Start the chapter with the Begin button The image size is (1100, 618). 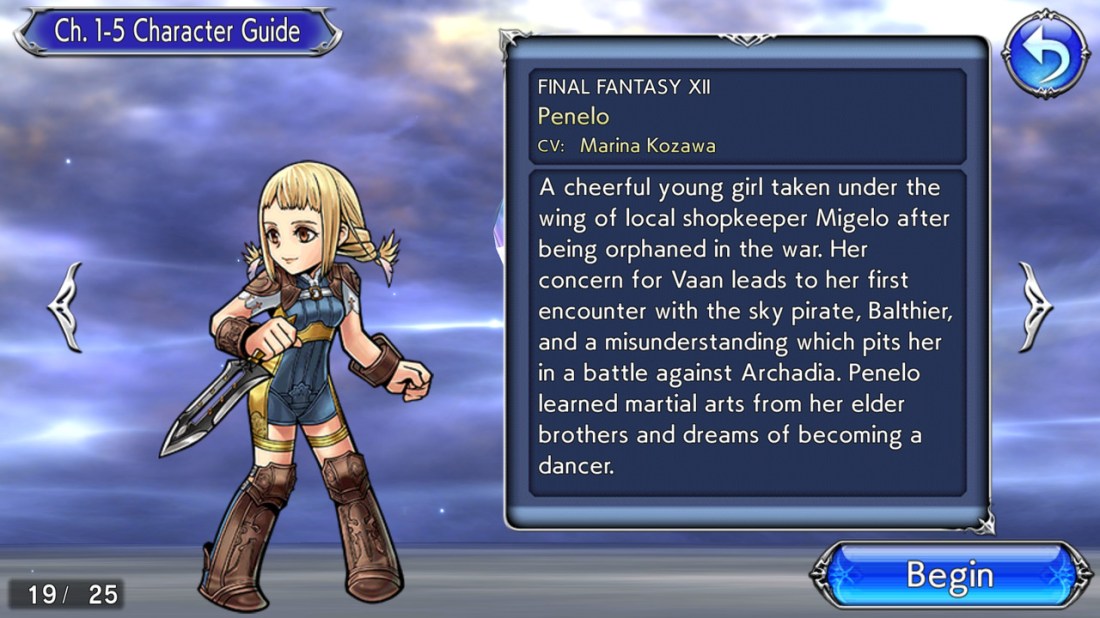[950, 576]
